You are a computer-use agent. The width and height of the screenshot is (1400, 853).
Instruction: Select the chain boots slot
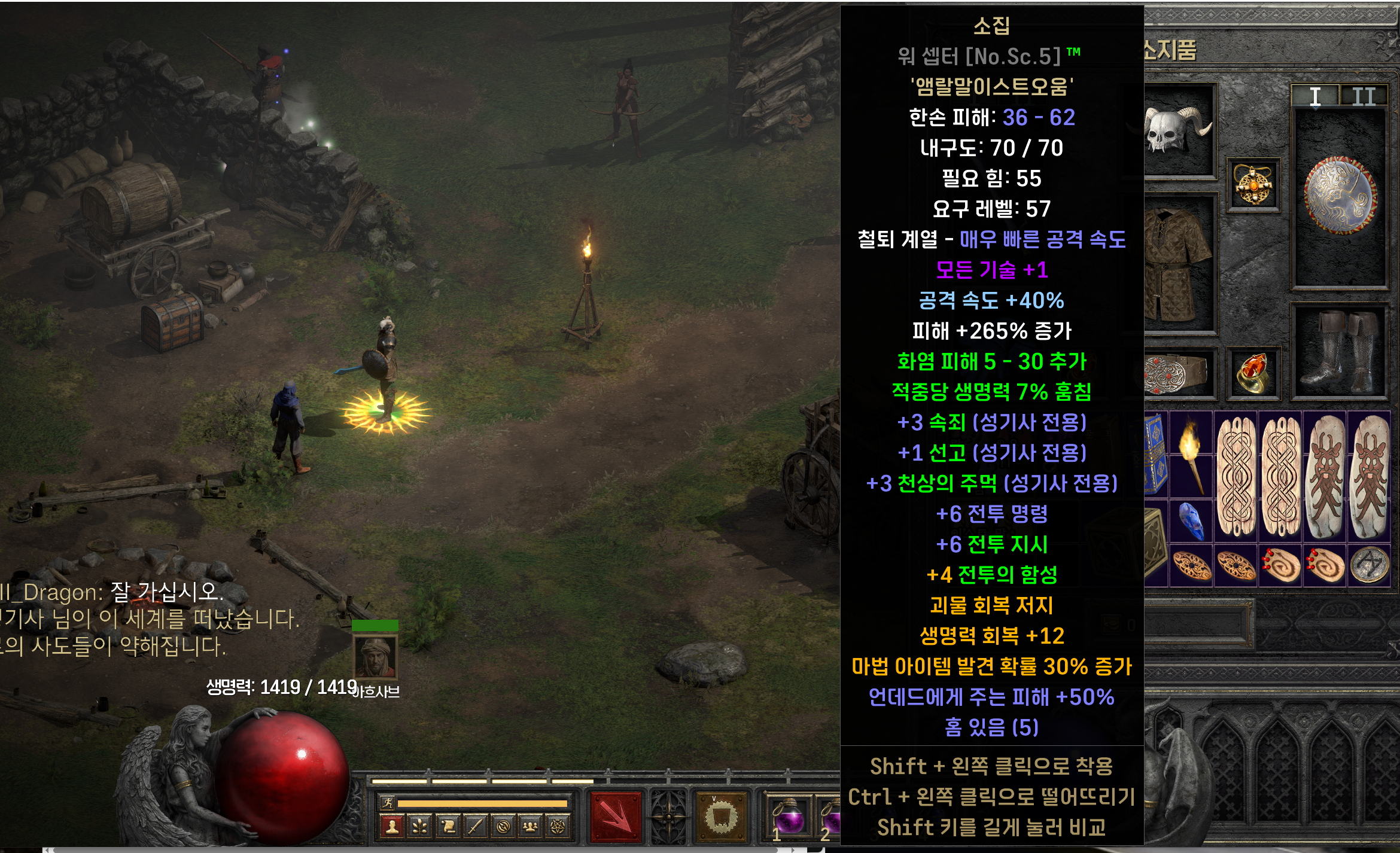tap(1340, 354)
